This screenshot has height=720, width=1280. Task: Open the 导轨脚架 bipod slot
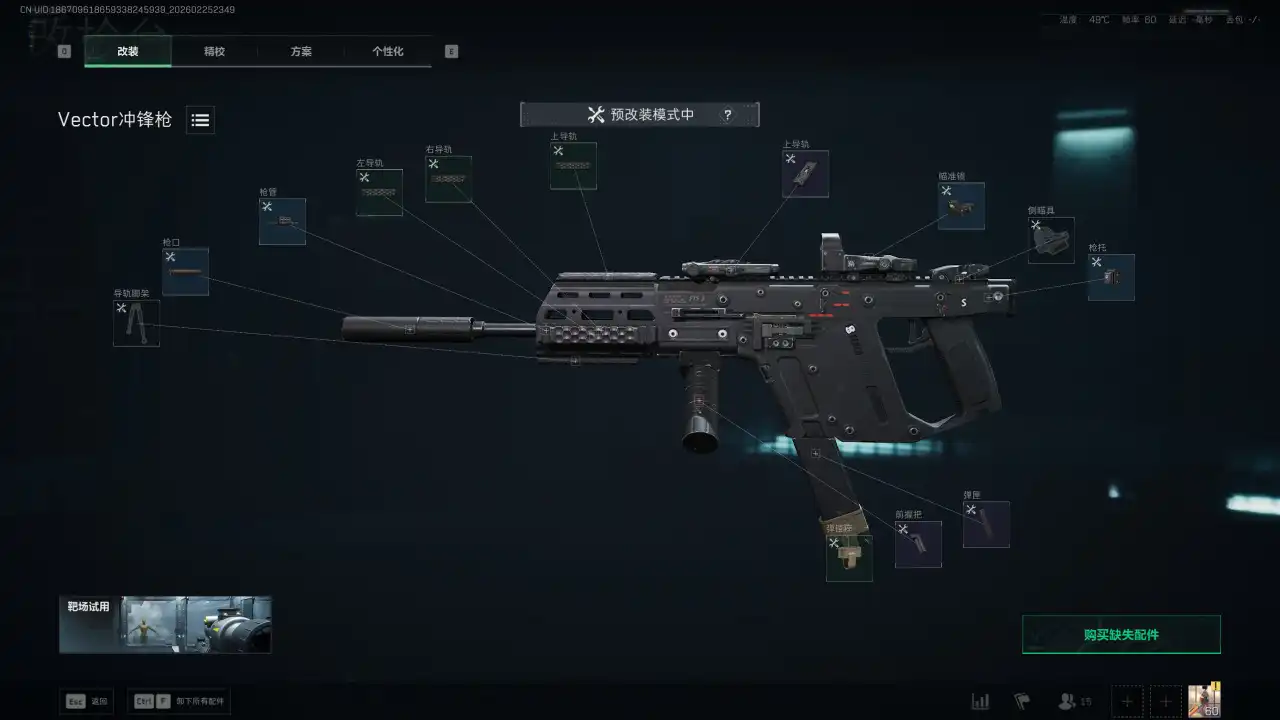click(x=136, y=322)
